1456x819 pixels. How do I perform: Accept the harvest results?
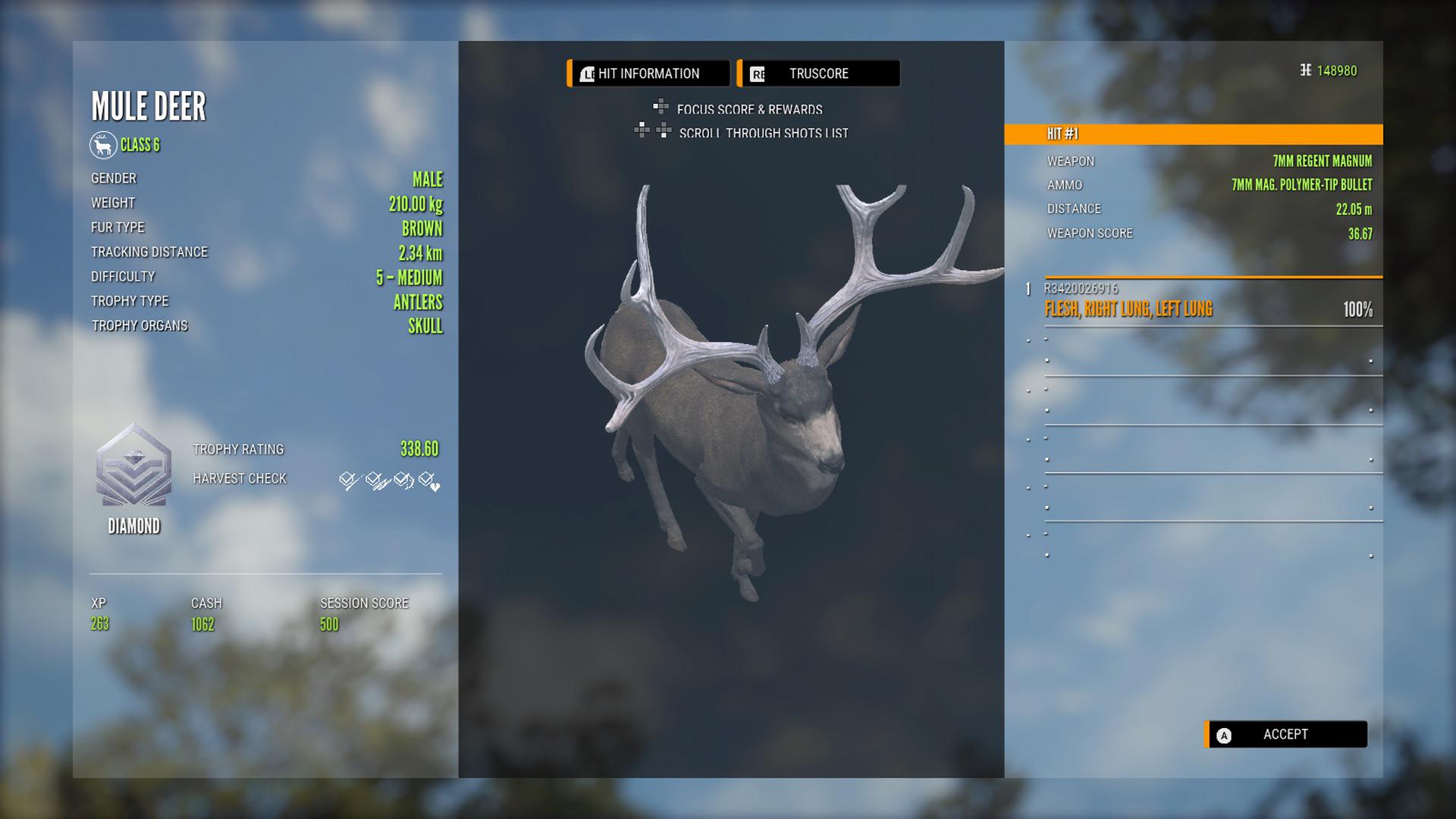coord(1286,734)
